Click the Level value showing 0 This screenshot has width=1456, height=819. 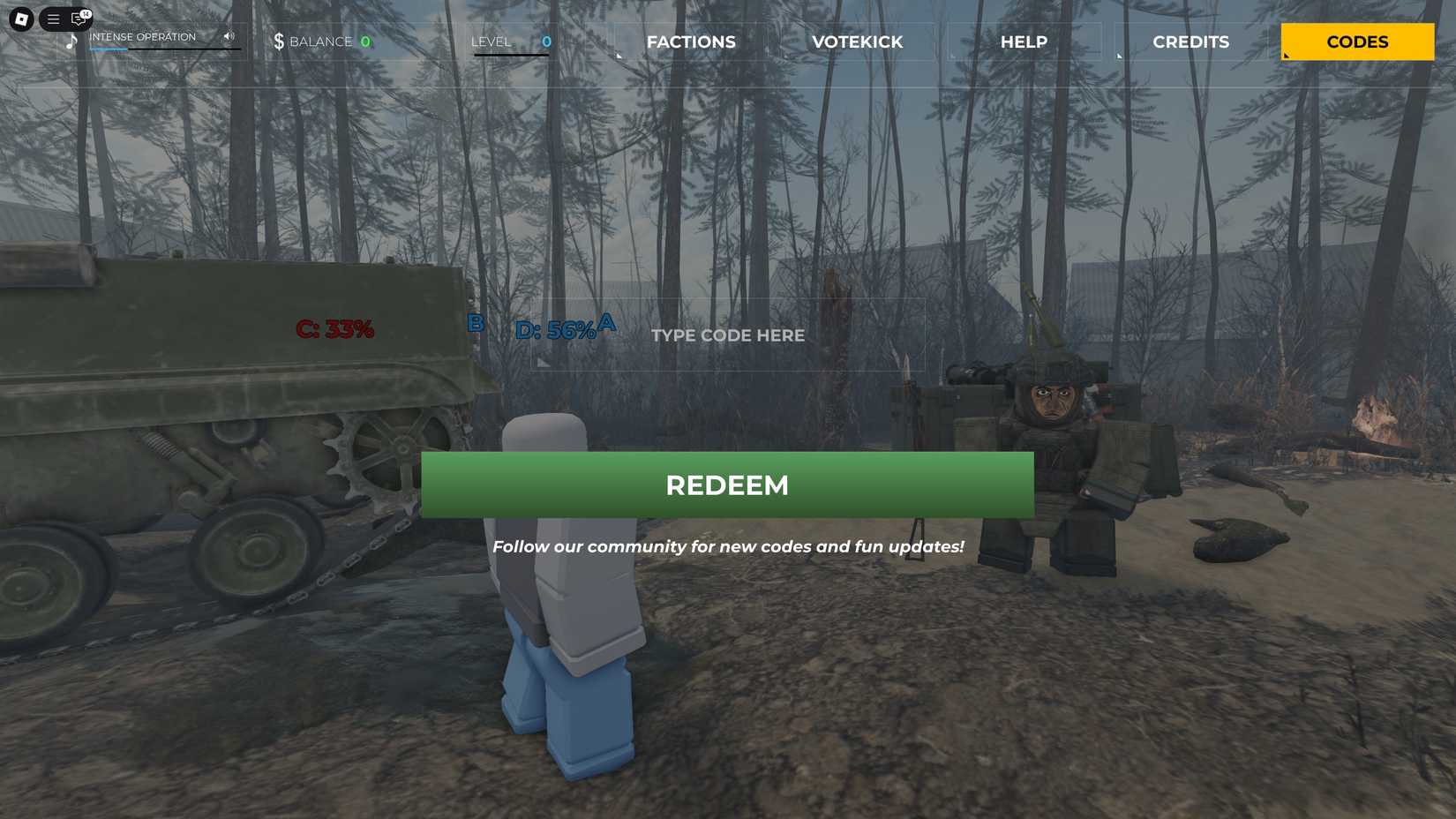[545, 41]
